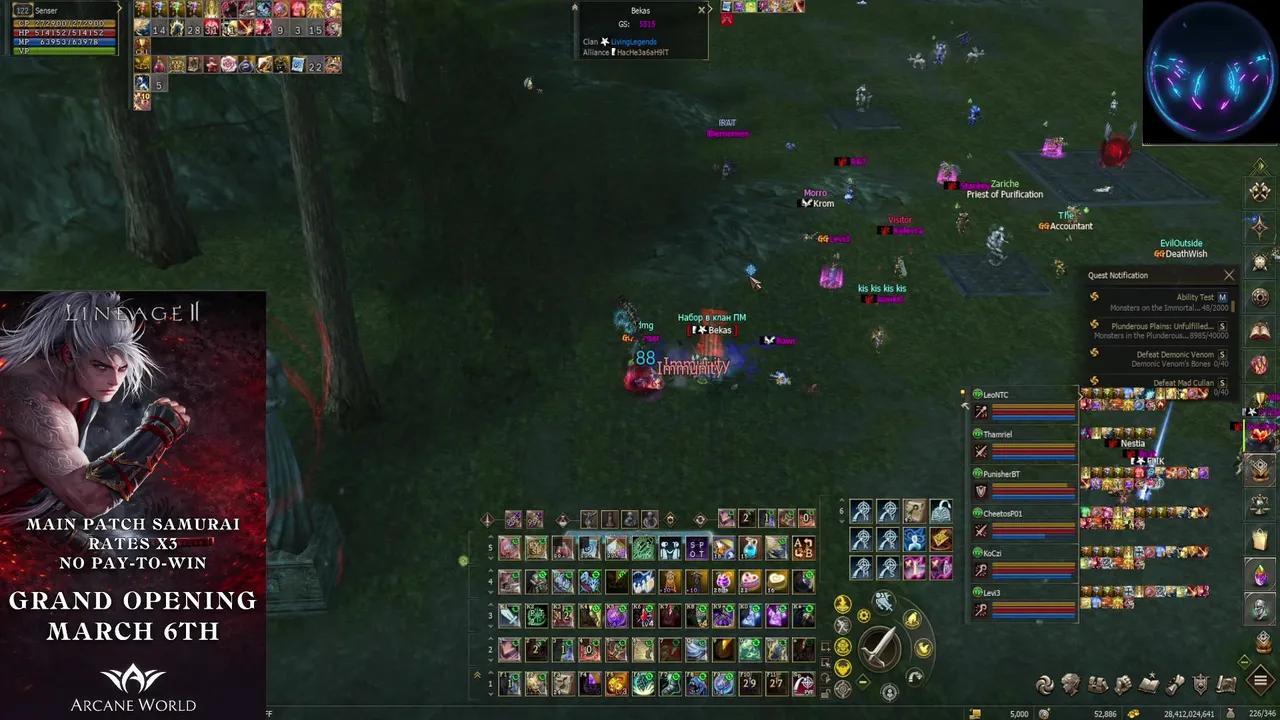Expand hotbar row 5 with its up arrow
The height and width of the screenshot is (720, 1280).
[x=491, y=538]
